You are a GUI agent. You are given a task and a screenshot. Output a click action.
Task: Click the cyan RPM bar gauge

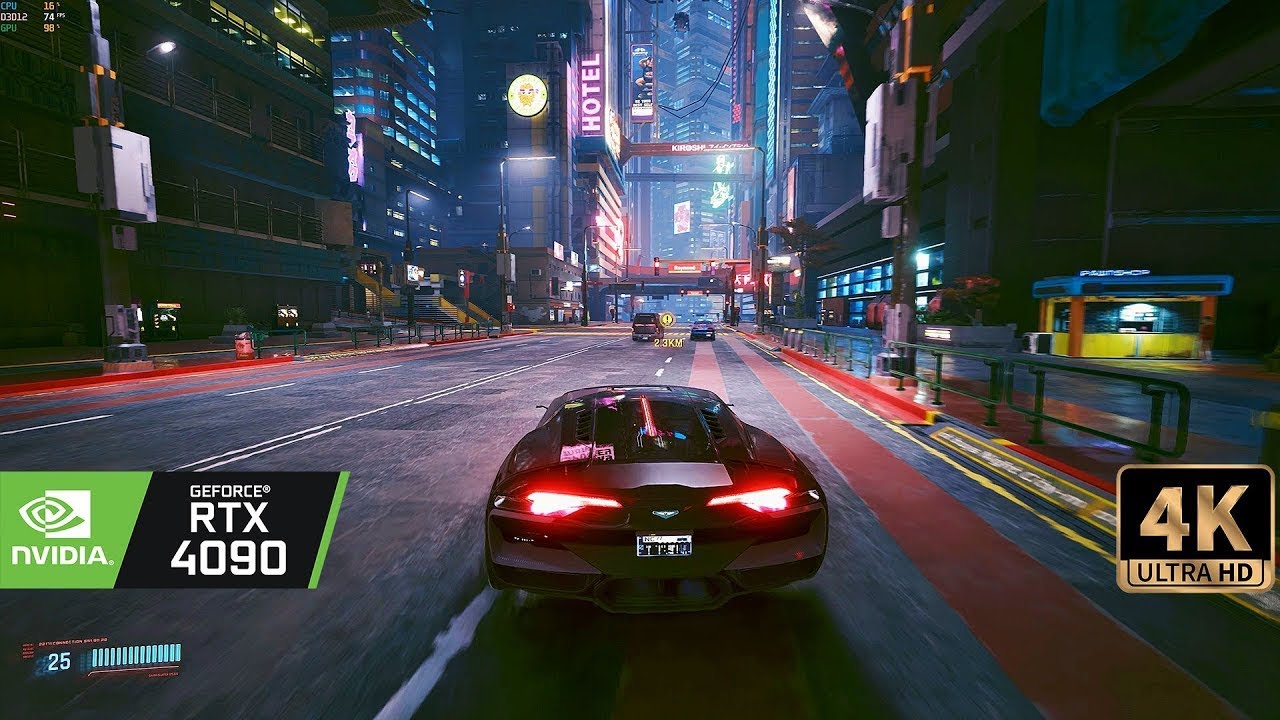135,655
